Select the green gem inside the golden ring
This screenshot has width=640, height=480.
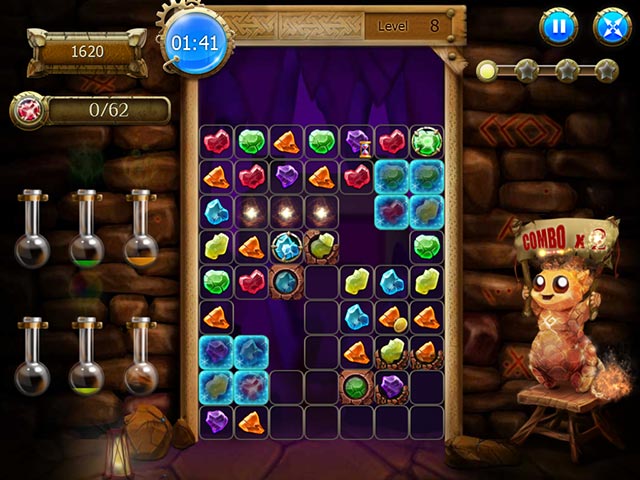click(x=427, y=142)
